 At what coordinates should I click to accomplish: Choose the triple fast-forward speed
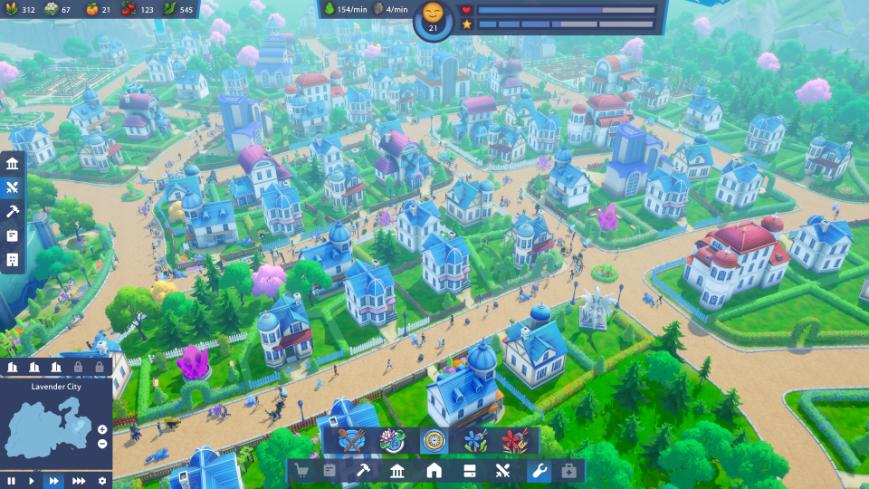[79, 480]
